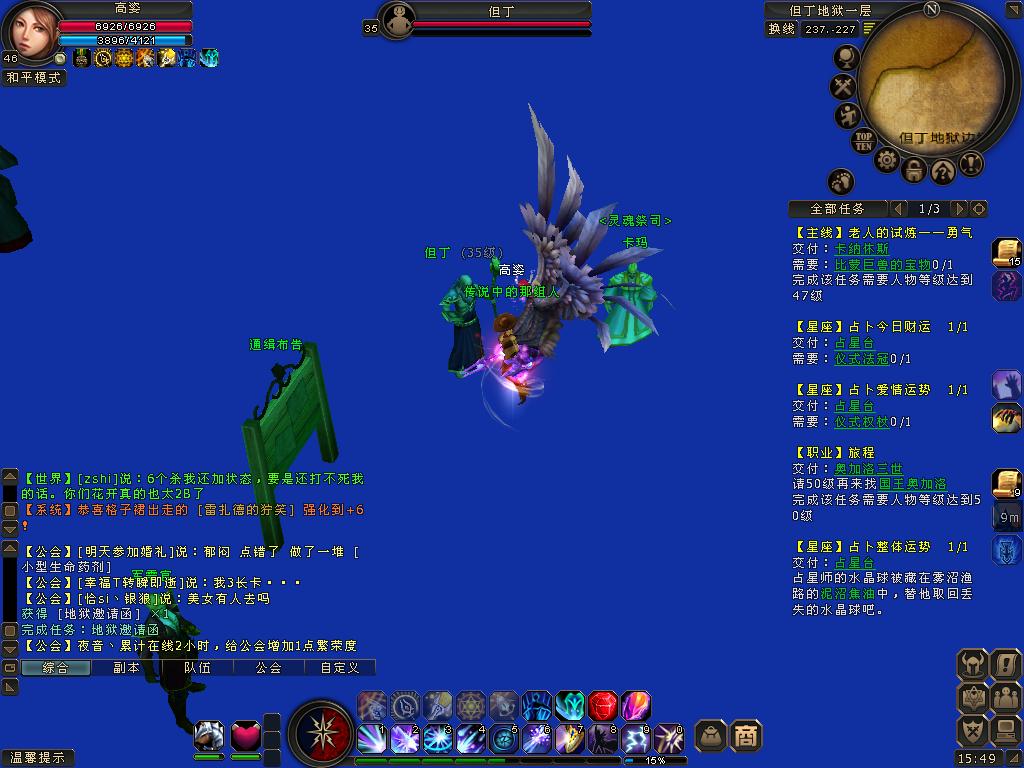Image resolution: width=1024 pixels, height=768 pixels.
Task: Click the 和平模式 PK mode button
Action: click(34, 77)
